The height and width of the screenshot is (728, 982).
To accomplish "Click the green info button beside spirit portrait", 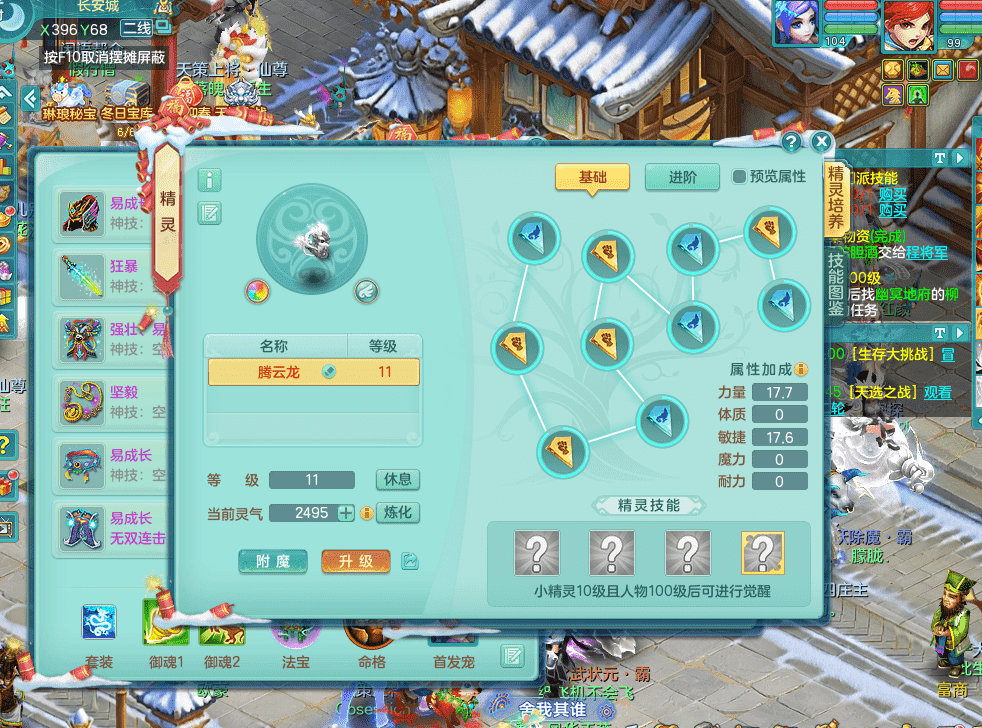I will (x=210, y=180).
